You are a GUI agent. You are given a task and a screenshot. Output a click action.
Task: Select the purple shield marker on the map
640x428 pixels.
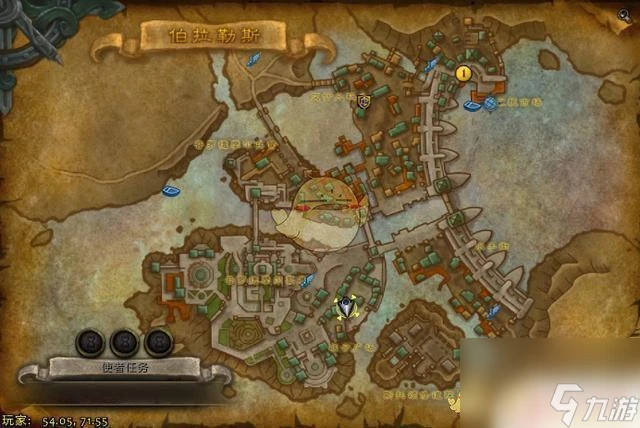tap(366, 100)
